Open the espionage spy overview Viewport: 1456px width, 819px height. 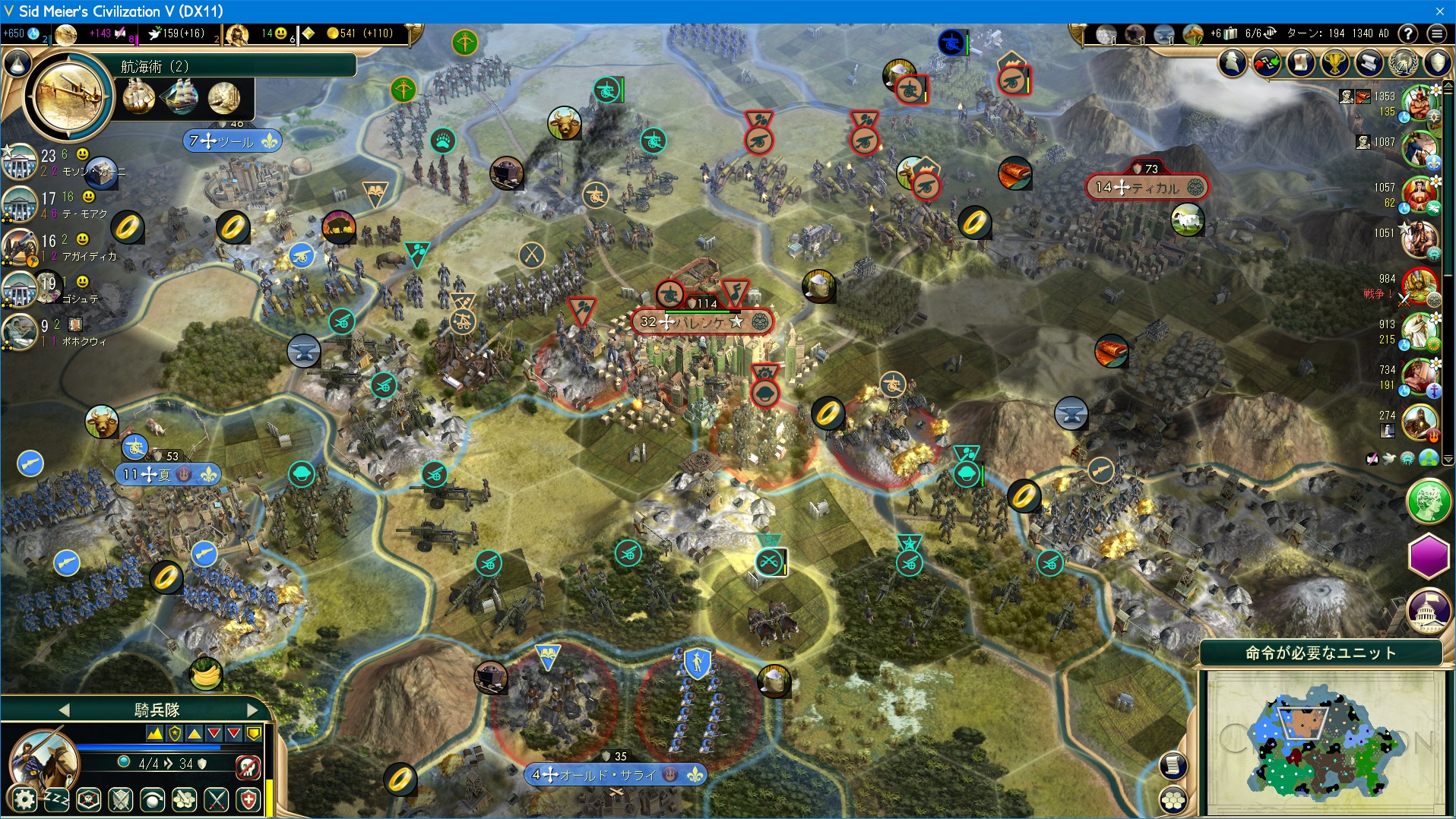pyautogui.click(x=1233, y=63)
